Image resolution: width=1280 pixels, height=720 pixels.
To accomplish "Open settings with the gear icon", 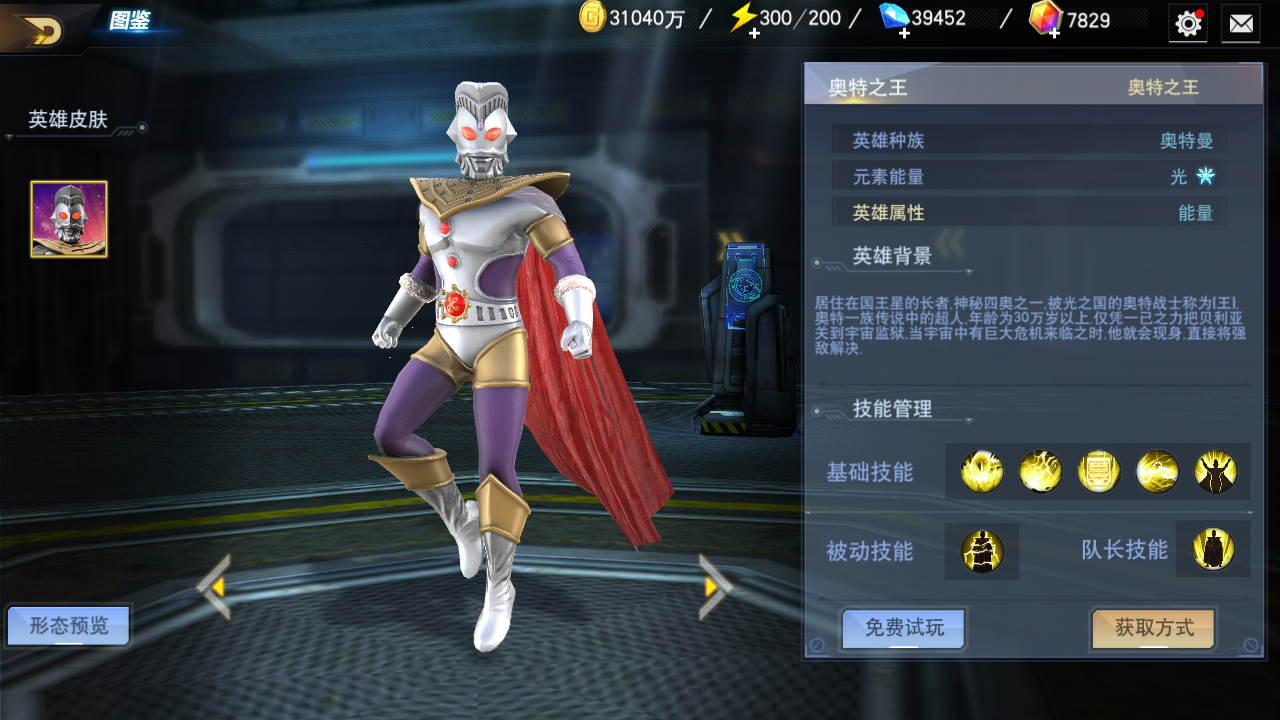I will (x=1188, y=23).
